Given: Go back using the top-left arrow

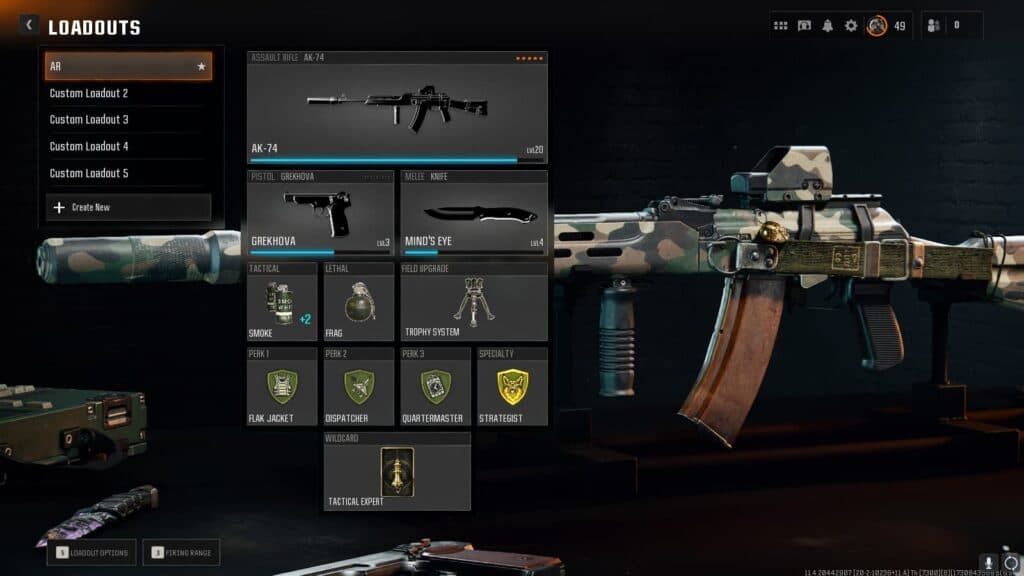Looking at the screenshot, I should 29,25.
